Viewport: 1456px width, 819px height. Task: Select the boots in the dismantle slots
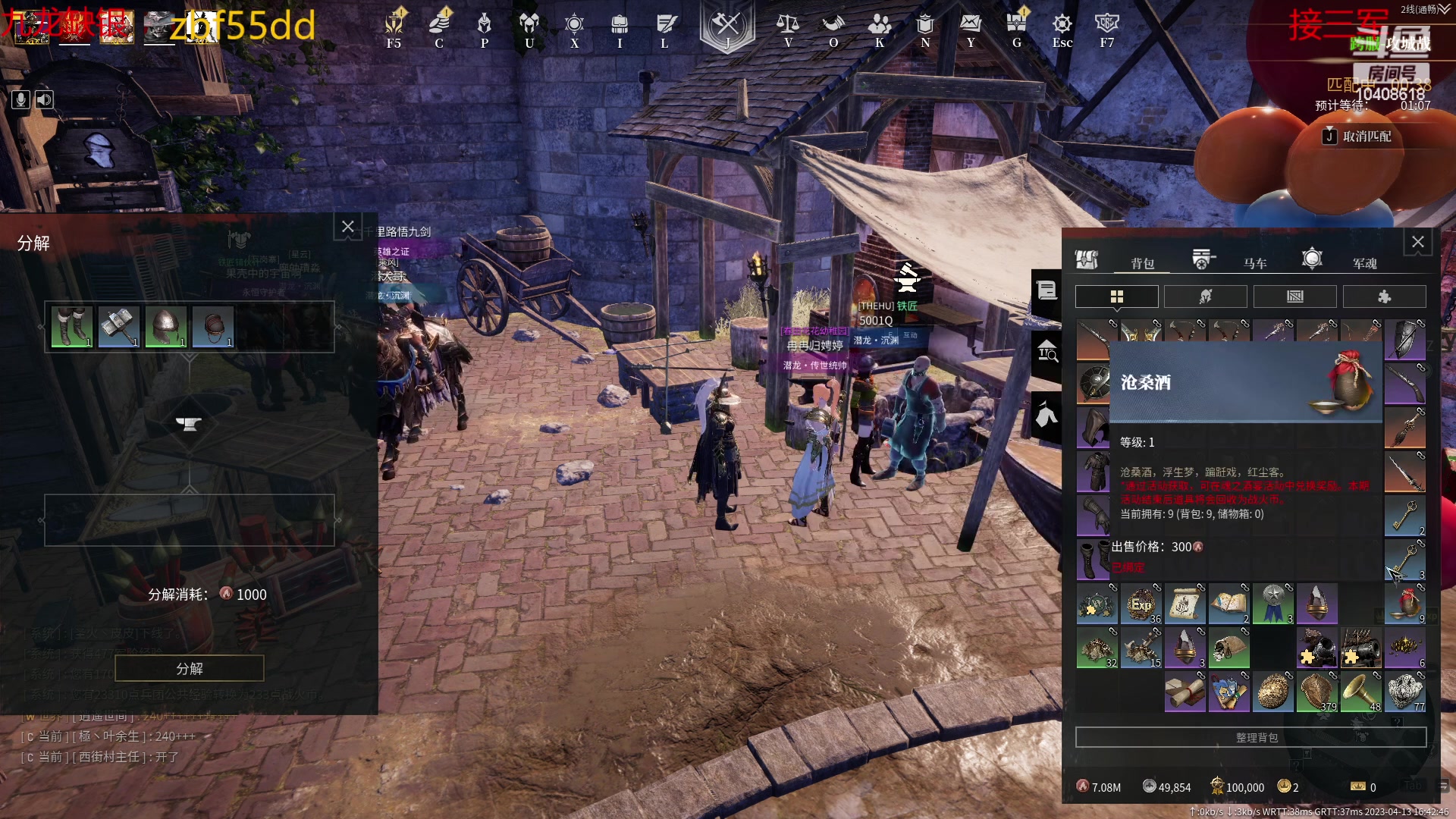click(x=72, y=327)
